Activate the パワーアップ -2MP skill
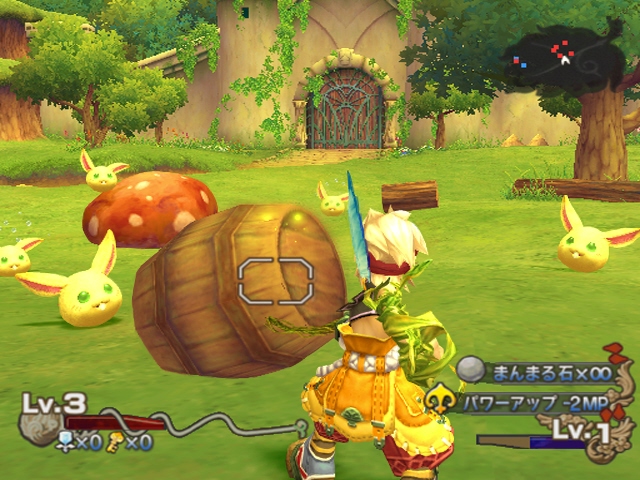Image resolution: width=640 pixels, height=480 pixels. click(x=530, y=402)
